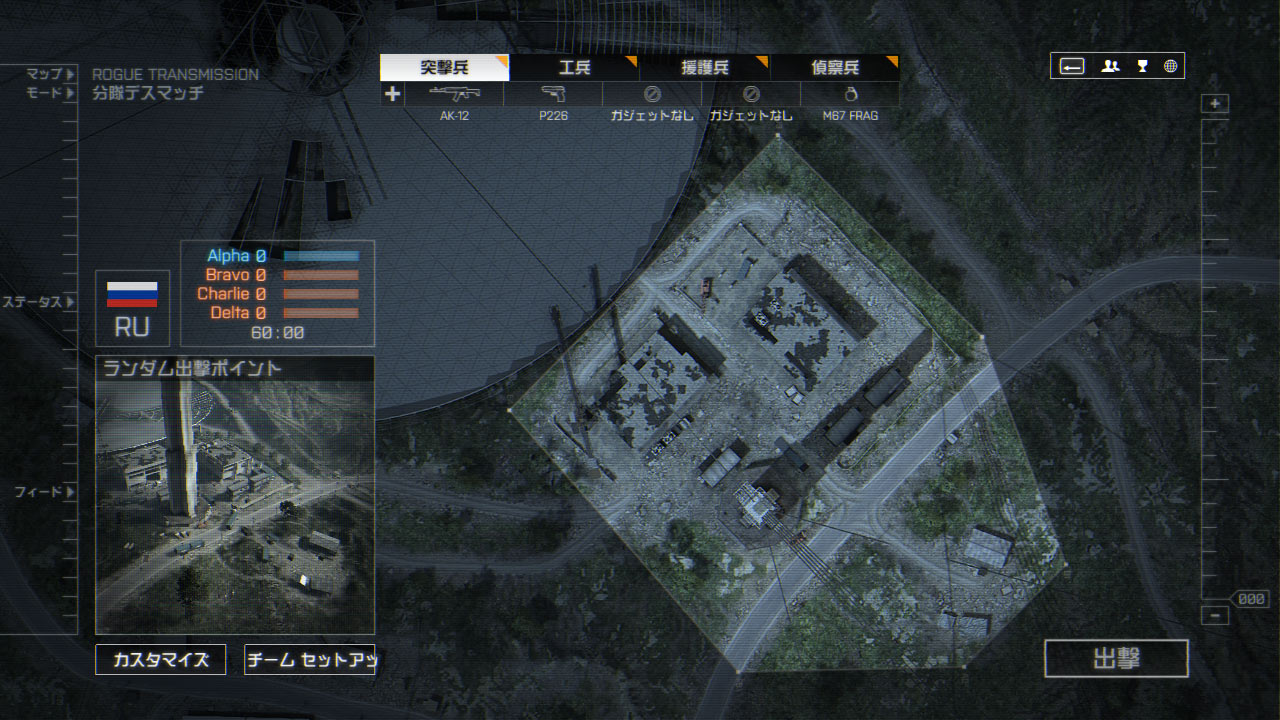This screenshot has width=1280, height=720.
Task: Show the trophy scoreboard icon
Action: (1142, 66)
